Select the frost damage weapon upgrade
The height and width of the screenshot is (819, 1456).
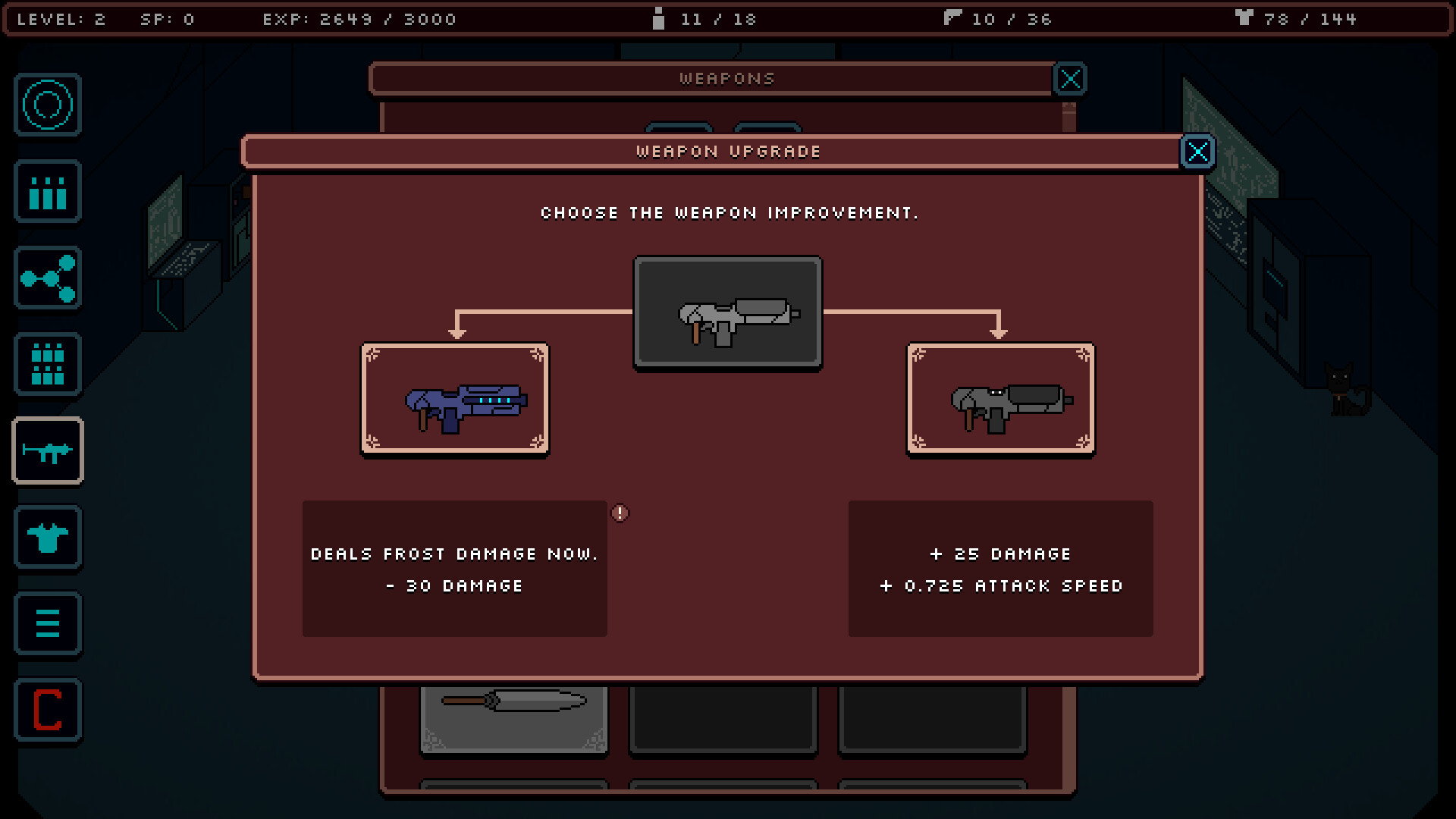pos(455,399)
